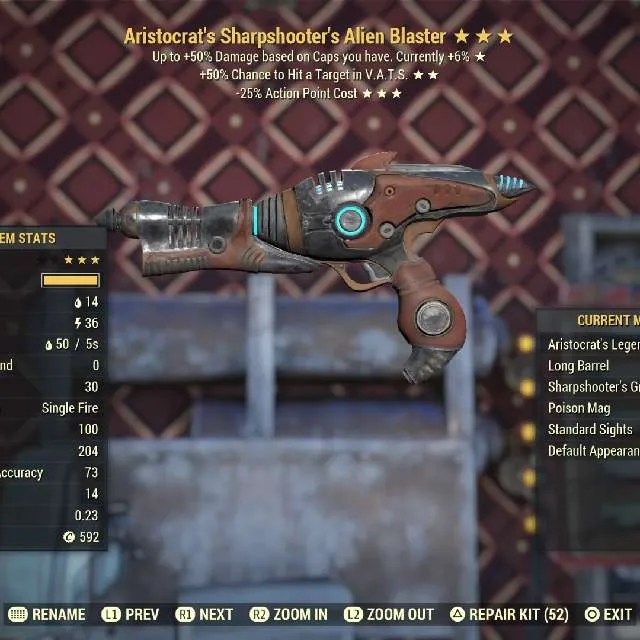Open the Standard Sights mod row
The height and width of the screenshot is (640, 640).
[590, 430]
